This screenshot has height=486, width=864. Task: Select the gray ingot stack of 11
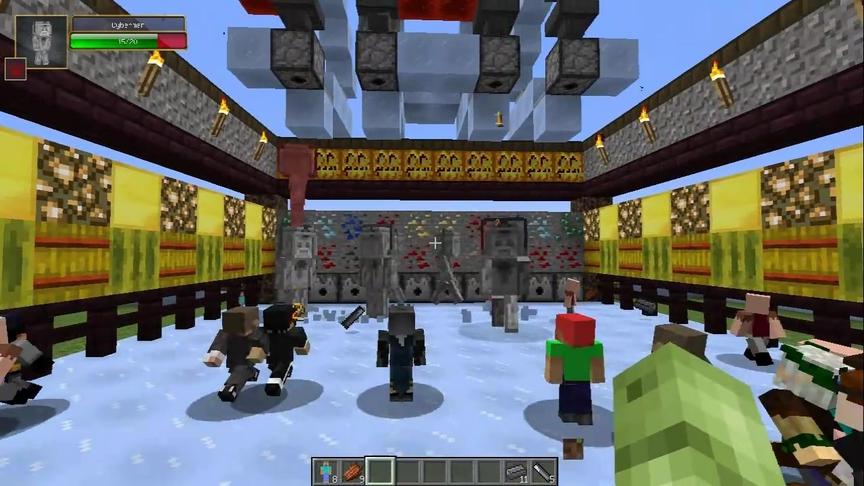point(515,470)
